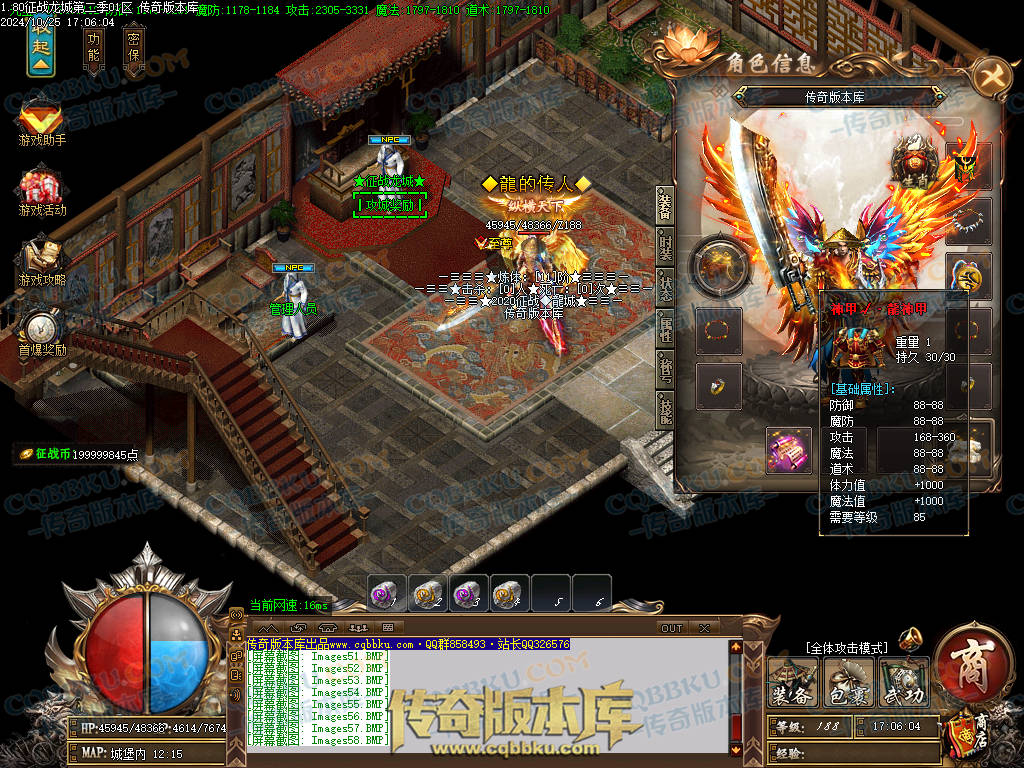Open 游戏活动 events icon
Image resolution: width=1024 pixels, height=768 pixels.
tap(41, 190)
